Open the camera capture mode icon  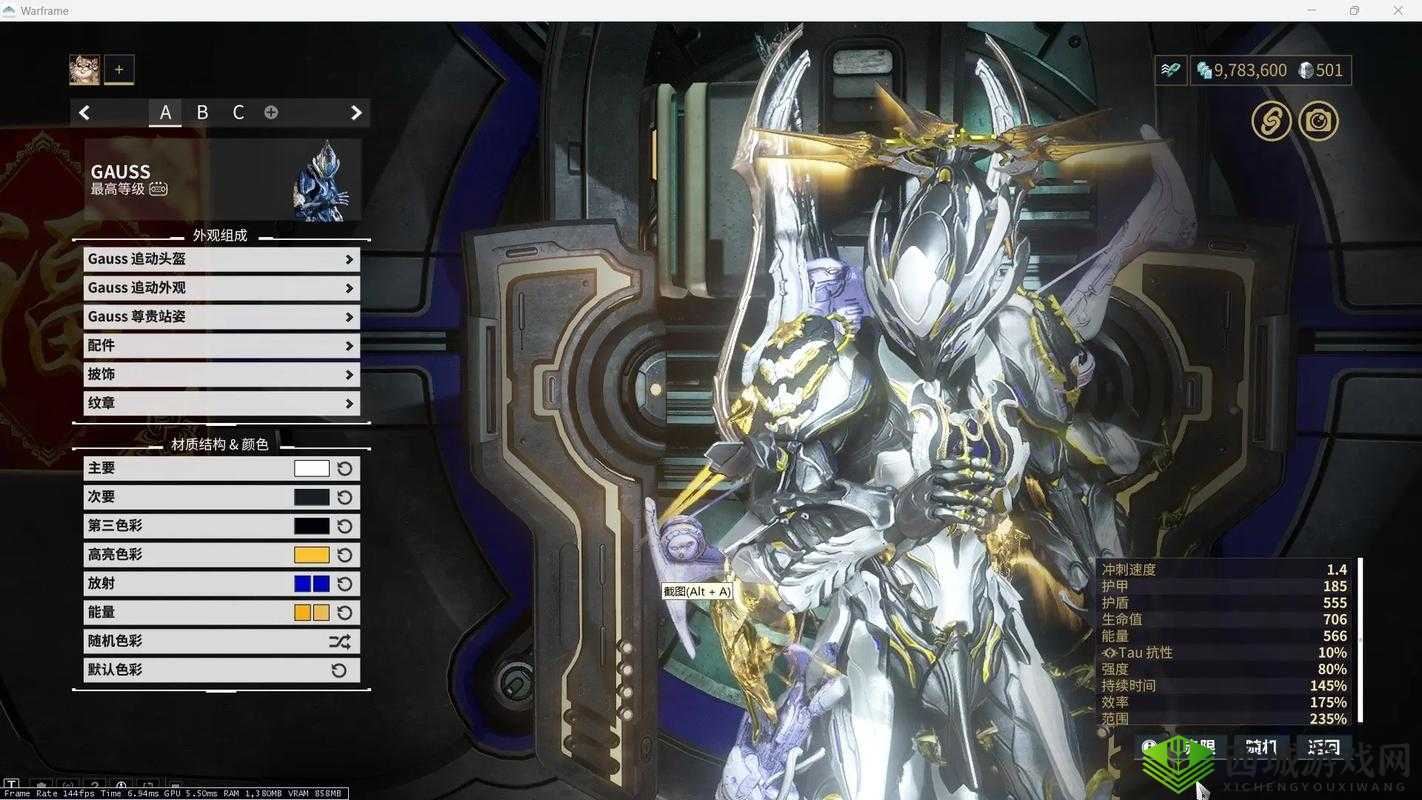1318,122
